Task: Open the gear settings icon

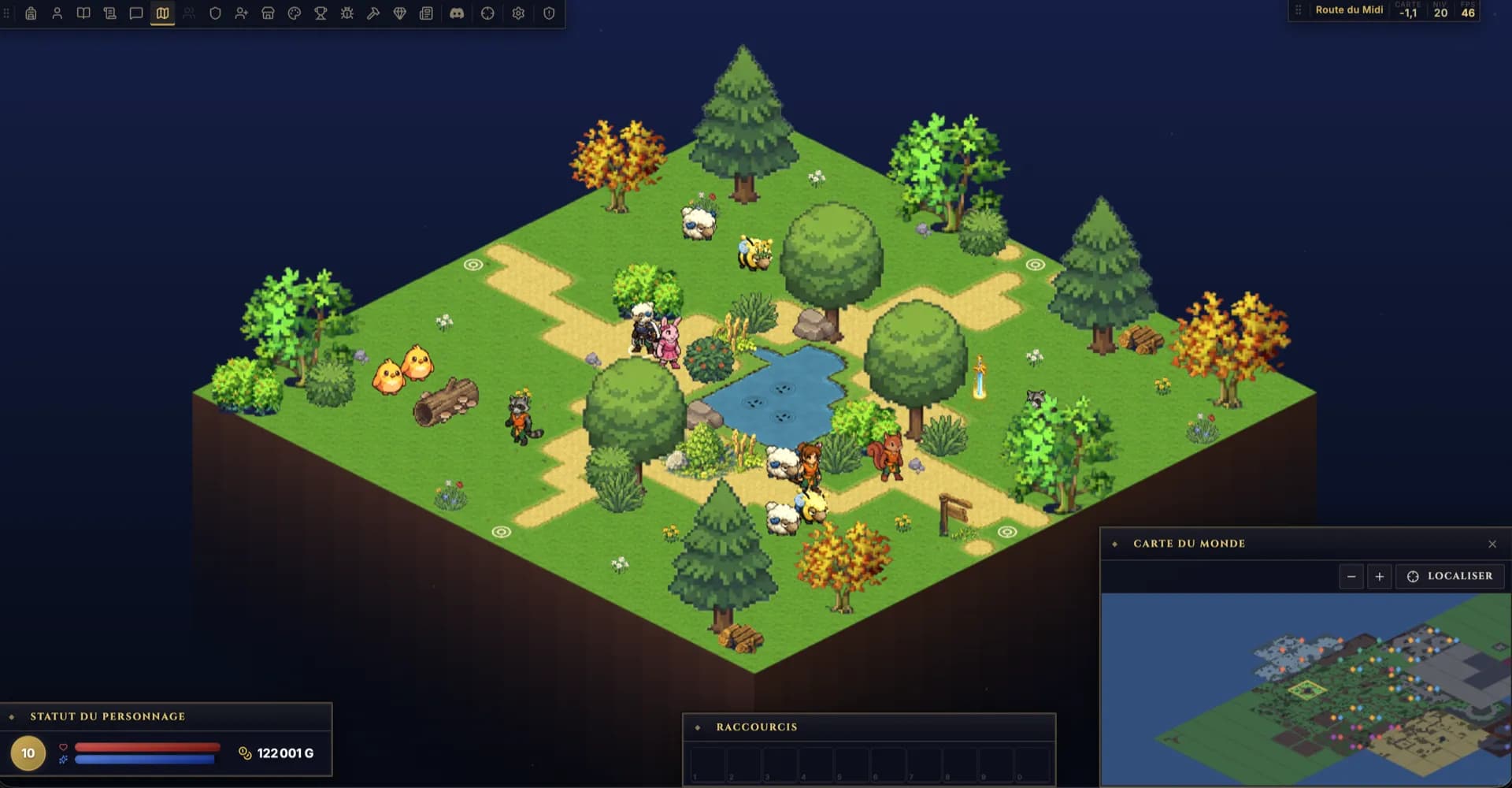Action: coord(518,13)
